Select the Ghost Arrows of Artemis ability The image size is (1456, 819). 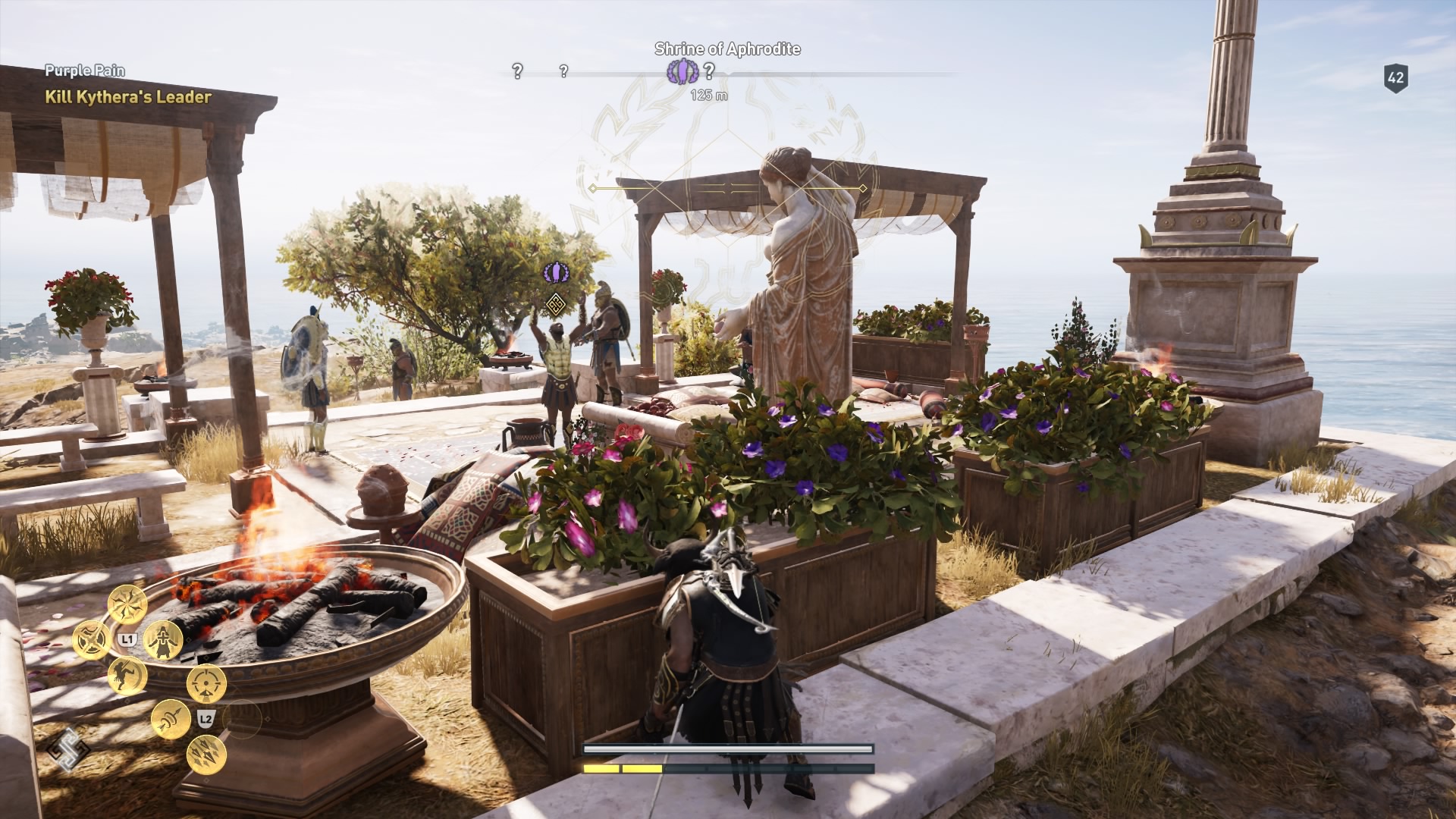[x=171, y=717]
